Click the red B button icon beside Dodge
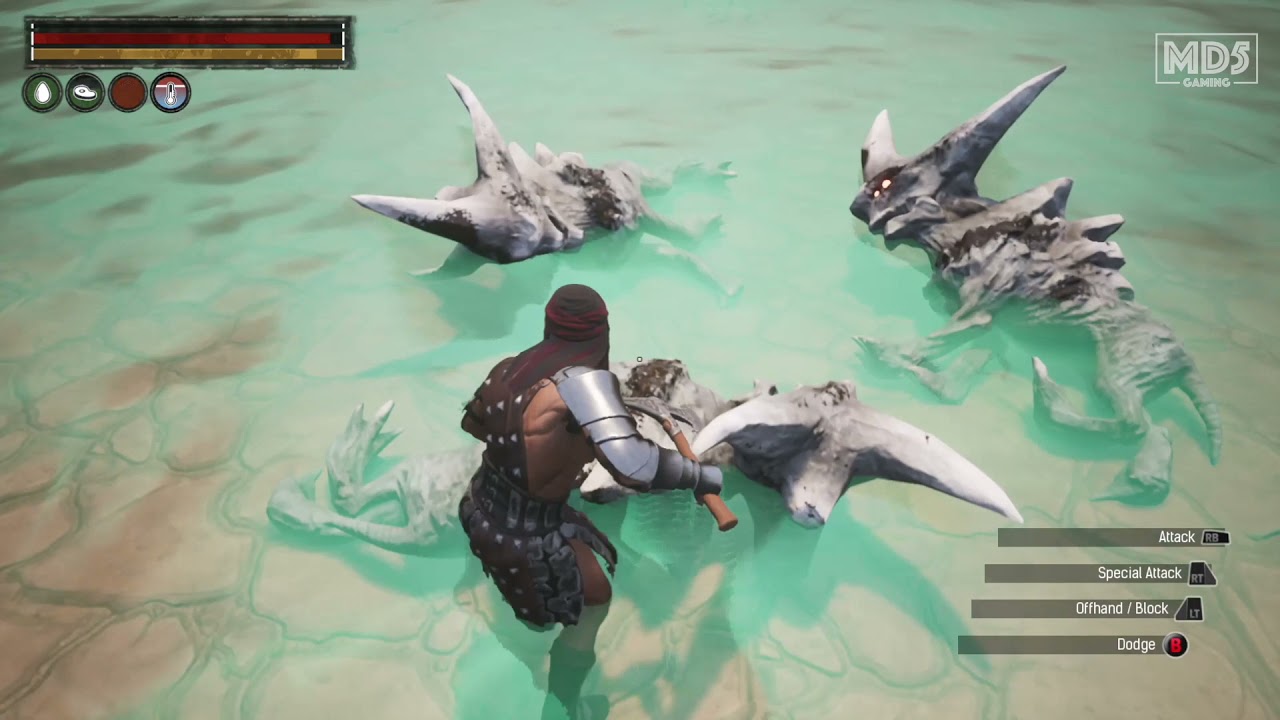The image size is (1280, 720). (x=1176, y=645)
